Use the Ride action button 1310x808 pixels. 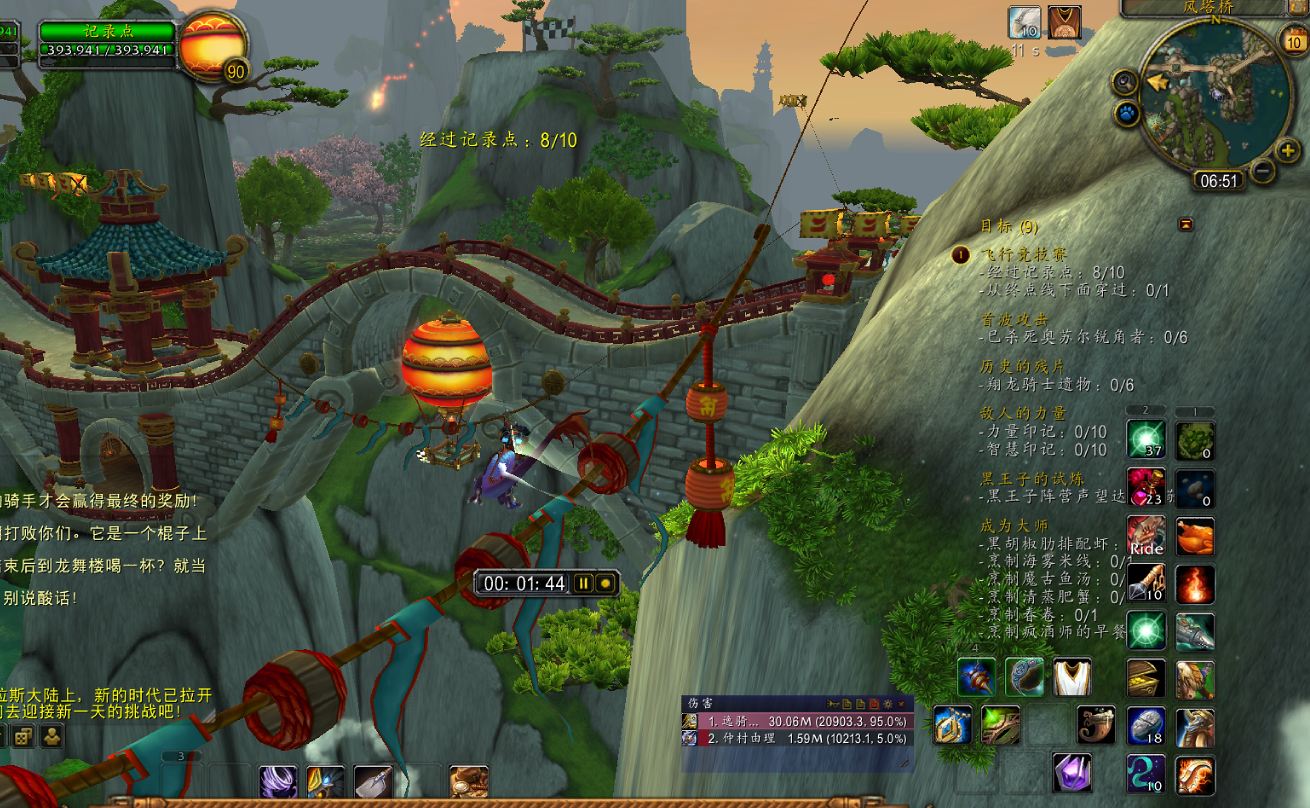point(1146,536)
